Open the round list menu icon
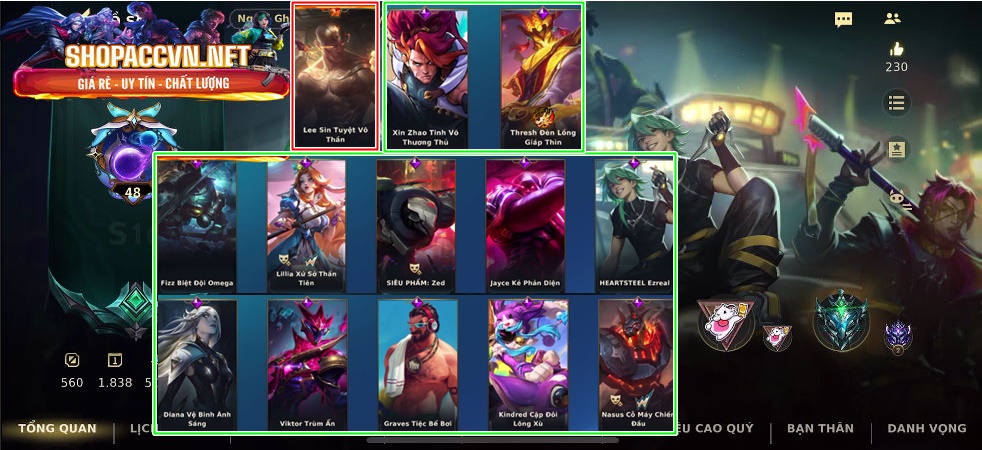Image resolution: width=982 pixels, height=450 pixels. coord(896,102)
